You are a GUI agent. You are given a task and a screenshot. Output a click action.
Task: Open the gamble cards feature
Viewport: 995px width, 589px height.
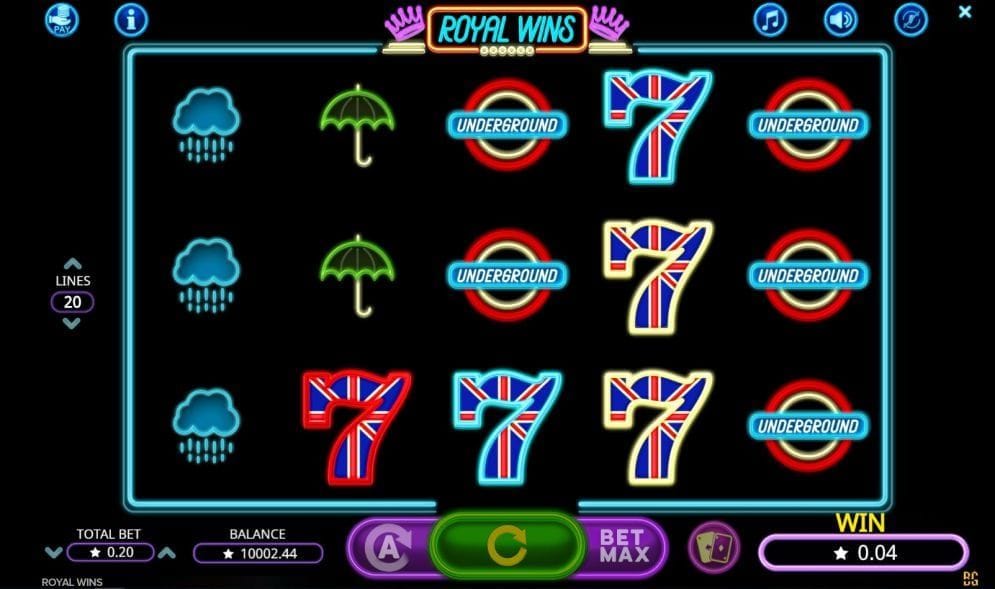713,547
